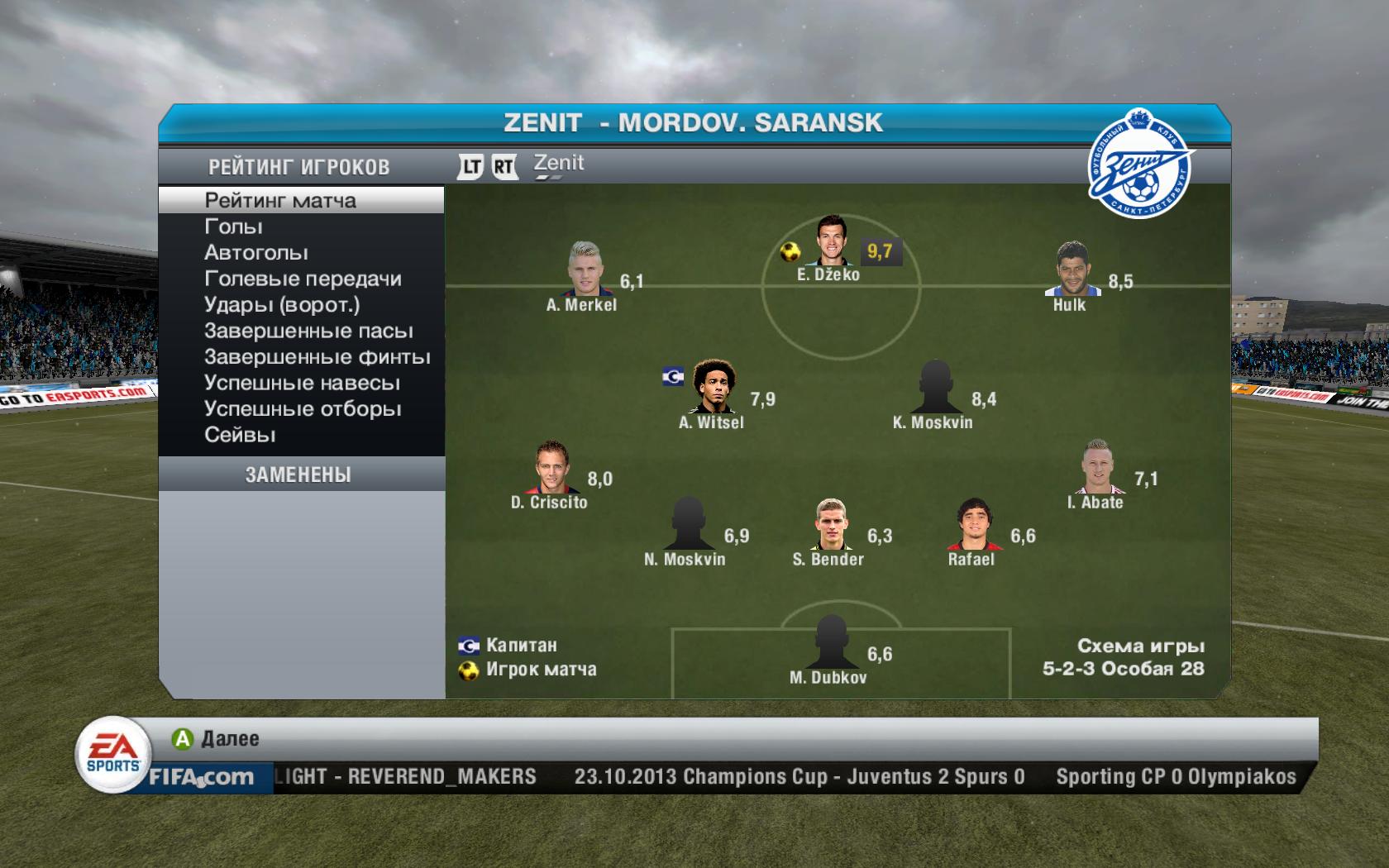Continue with the Далее button
The width and height of the screenshot is (1389, 868).
[x=217, y=739]
